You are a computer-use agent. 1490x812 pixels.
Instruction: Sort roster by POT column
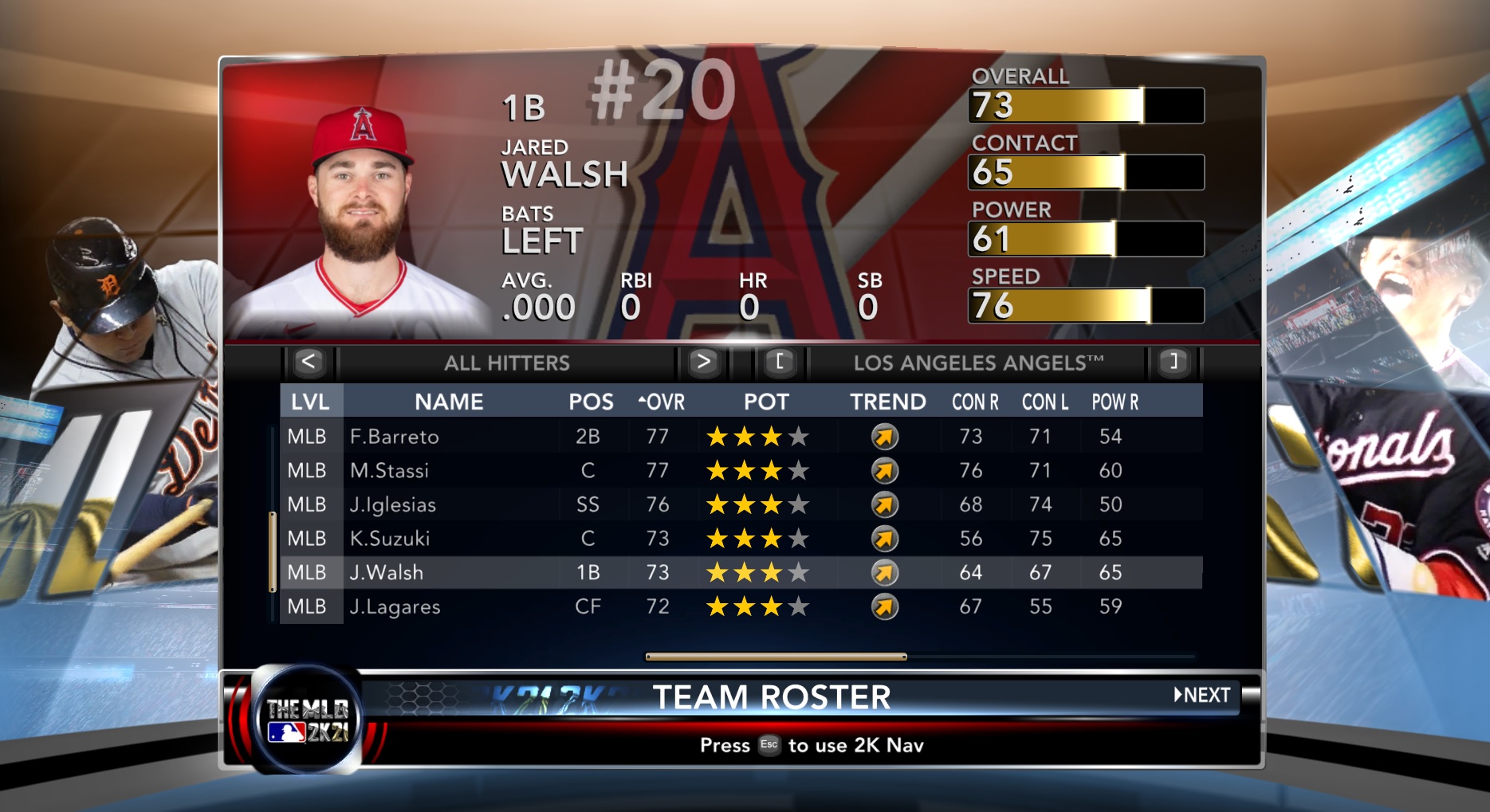tap(766, 402)
